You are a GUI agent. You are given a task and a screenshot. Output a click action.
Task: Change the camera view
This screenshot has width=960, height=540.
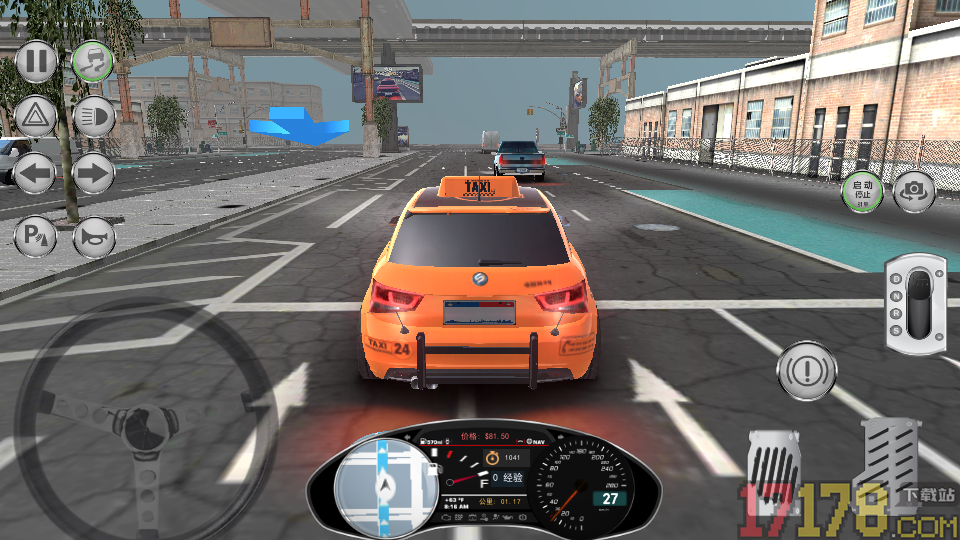(913, 191)
